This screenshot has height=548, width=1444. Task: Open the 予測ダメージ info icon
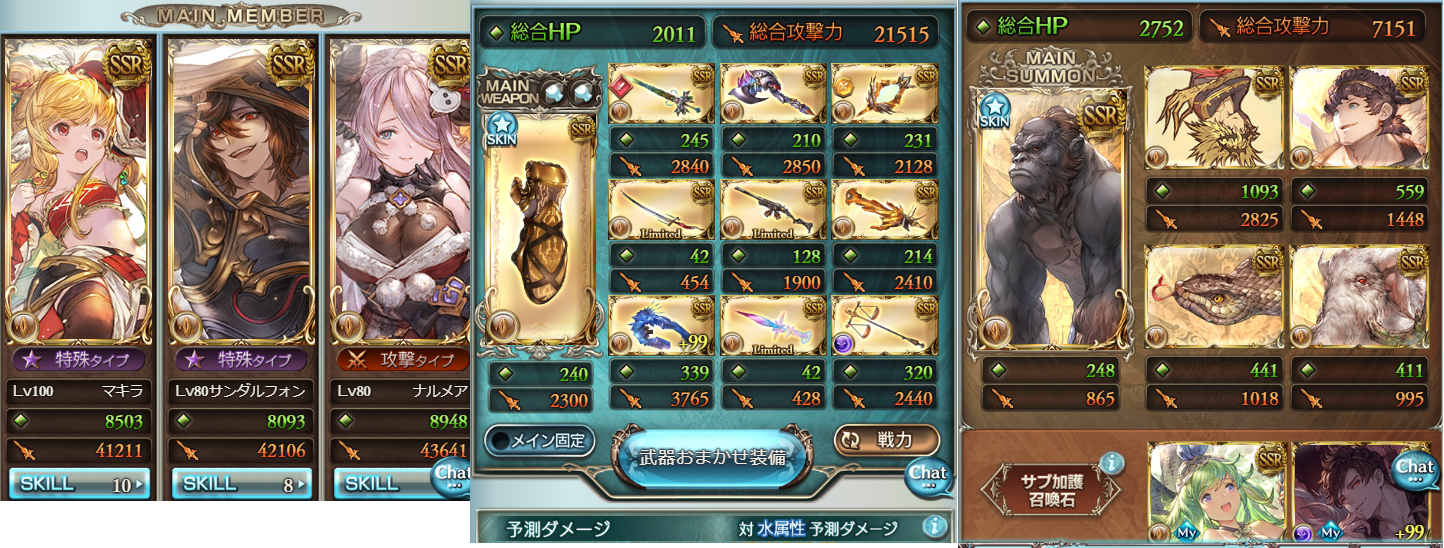click(932, 526)
